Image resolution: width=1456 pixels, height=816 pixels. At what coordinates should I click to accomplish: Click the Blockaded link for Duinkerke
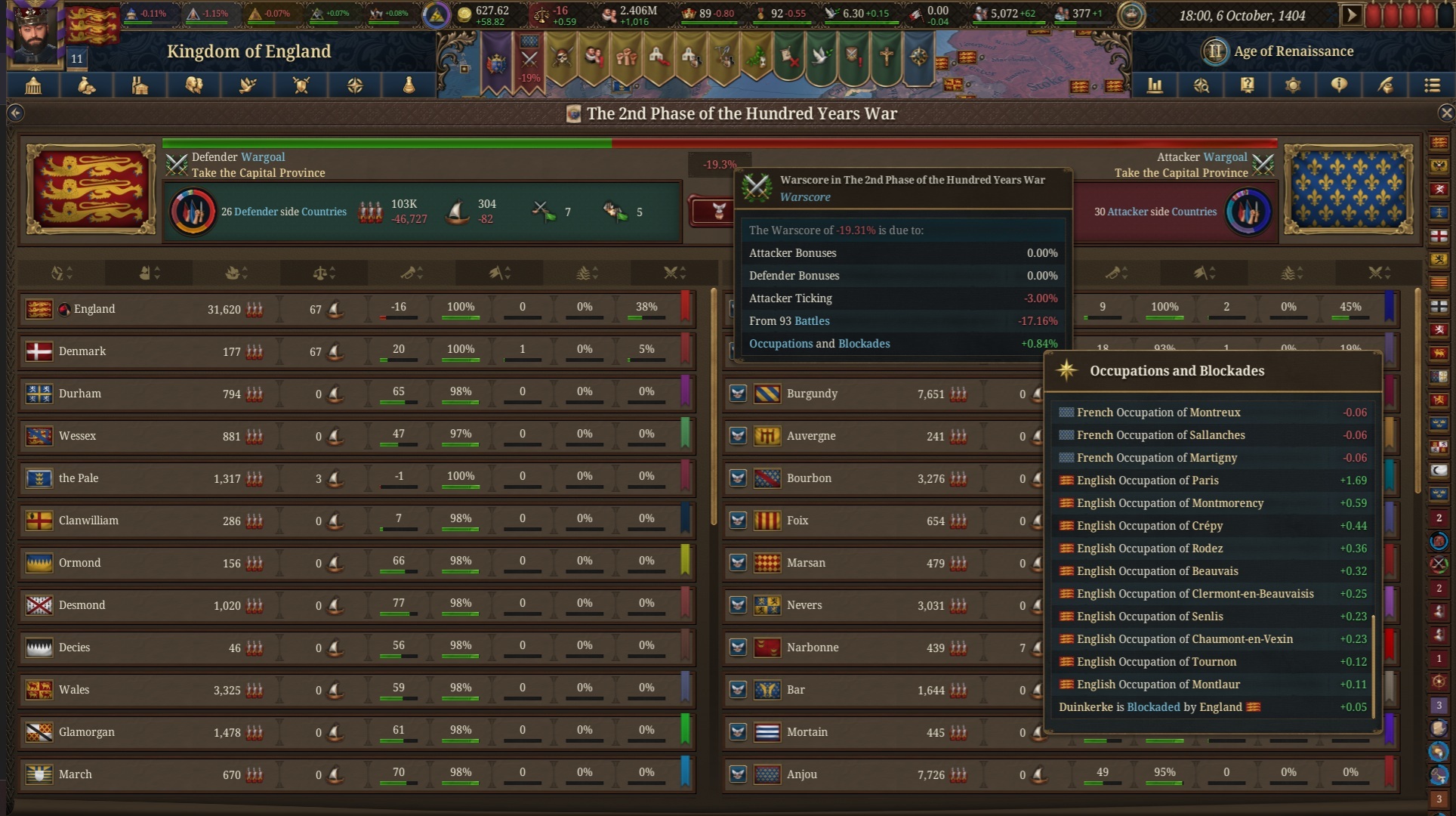point(1153,707)
